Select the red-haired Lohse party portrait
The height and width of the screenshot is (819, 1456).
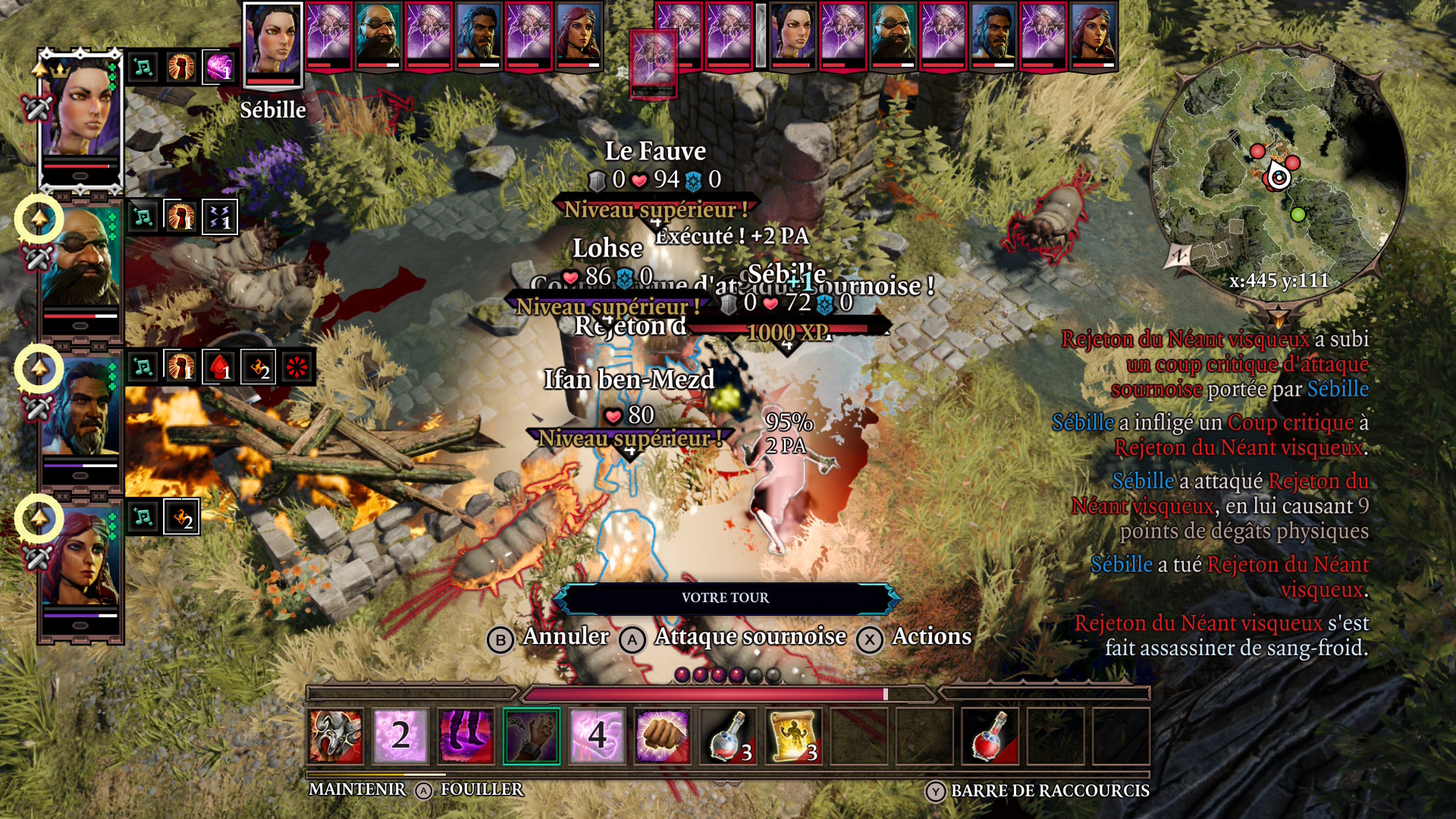point(80,557)
